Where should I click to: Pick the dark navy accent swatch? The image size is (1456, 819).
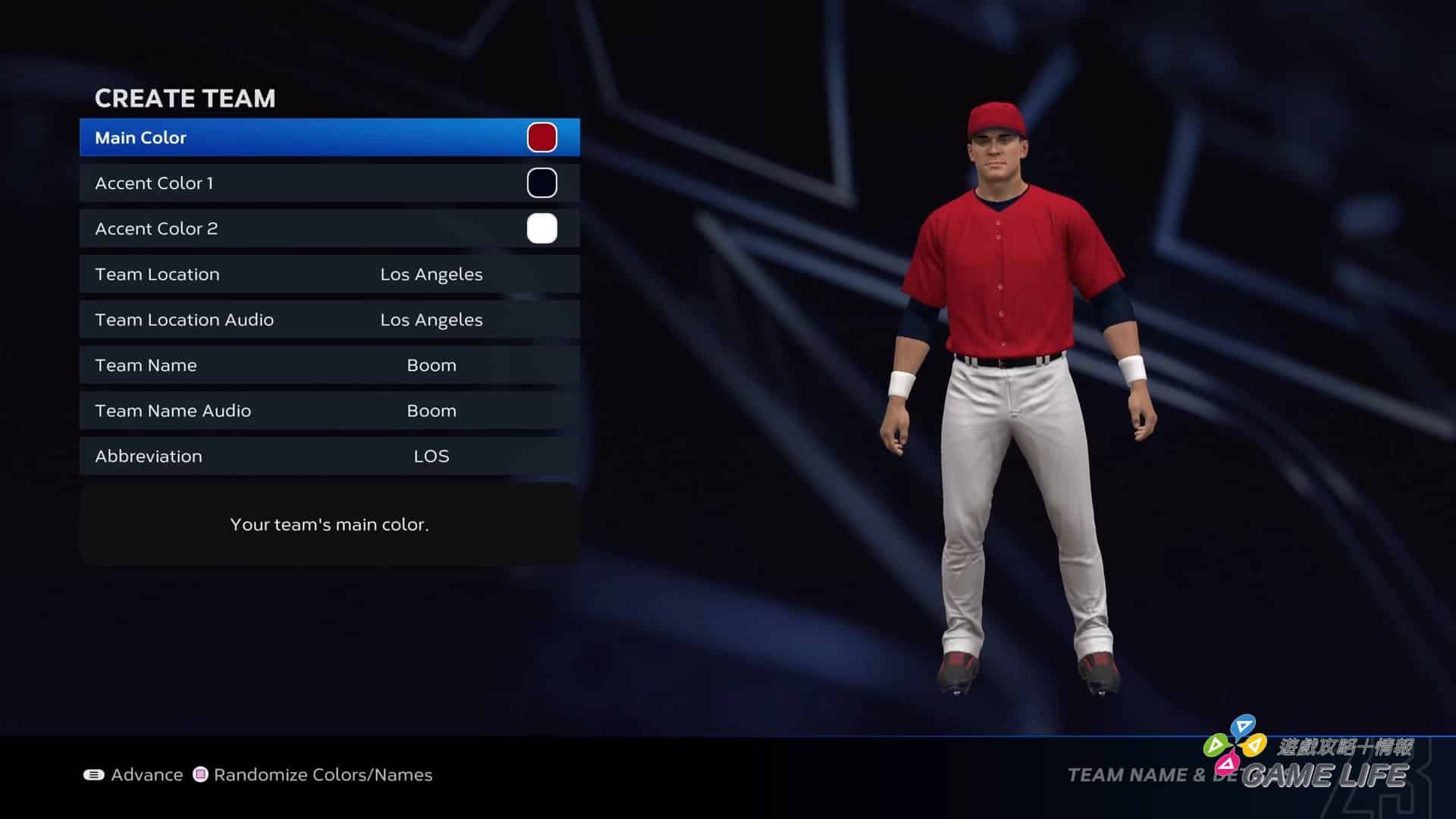tap(541, 184)
